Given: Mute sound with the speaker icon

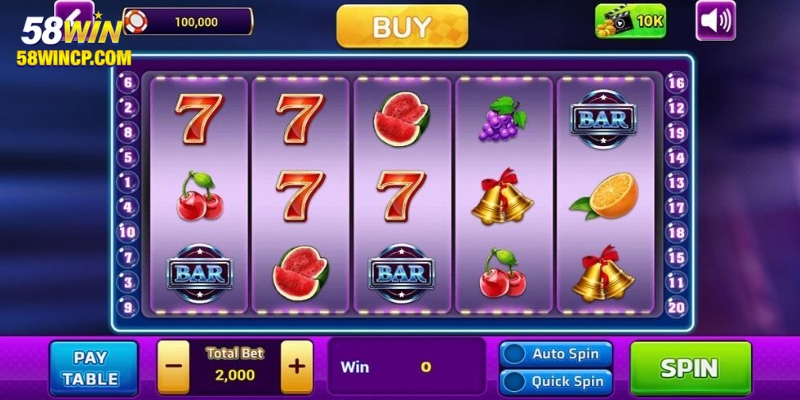Looking at the screenshot, I should click(715, 21).
